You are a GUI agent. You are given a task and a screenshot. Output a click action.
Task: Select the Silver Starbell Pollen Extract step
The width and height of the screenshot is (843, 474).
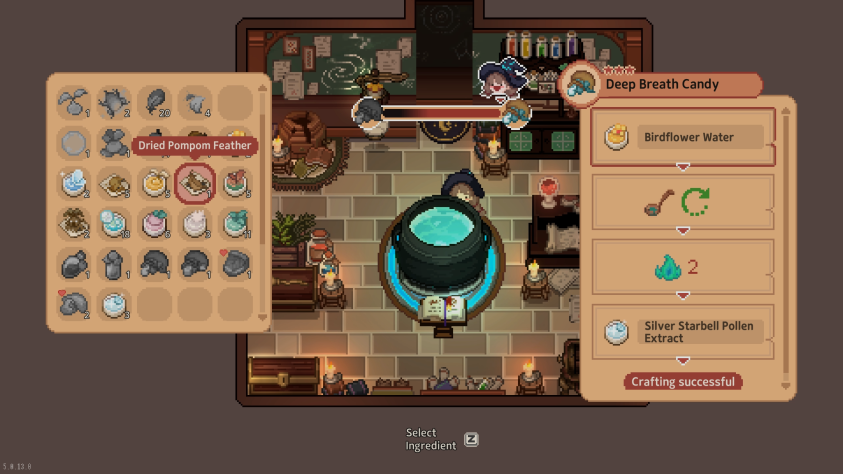(x=683, y=332)
